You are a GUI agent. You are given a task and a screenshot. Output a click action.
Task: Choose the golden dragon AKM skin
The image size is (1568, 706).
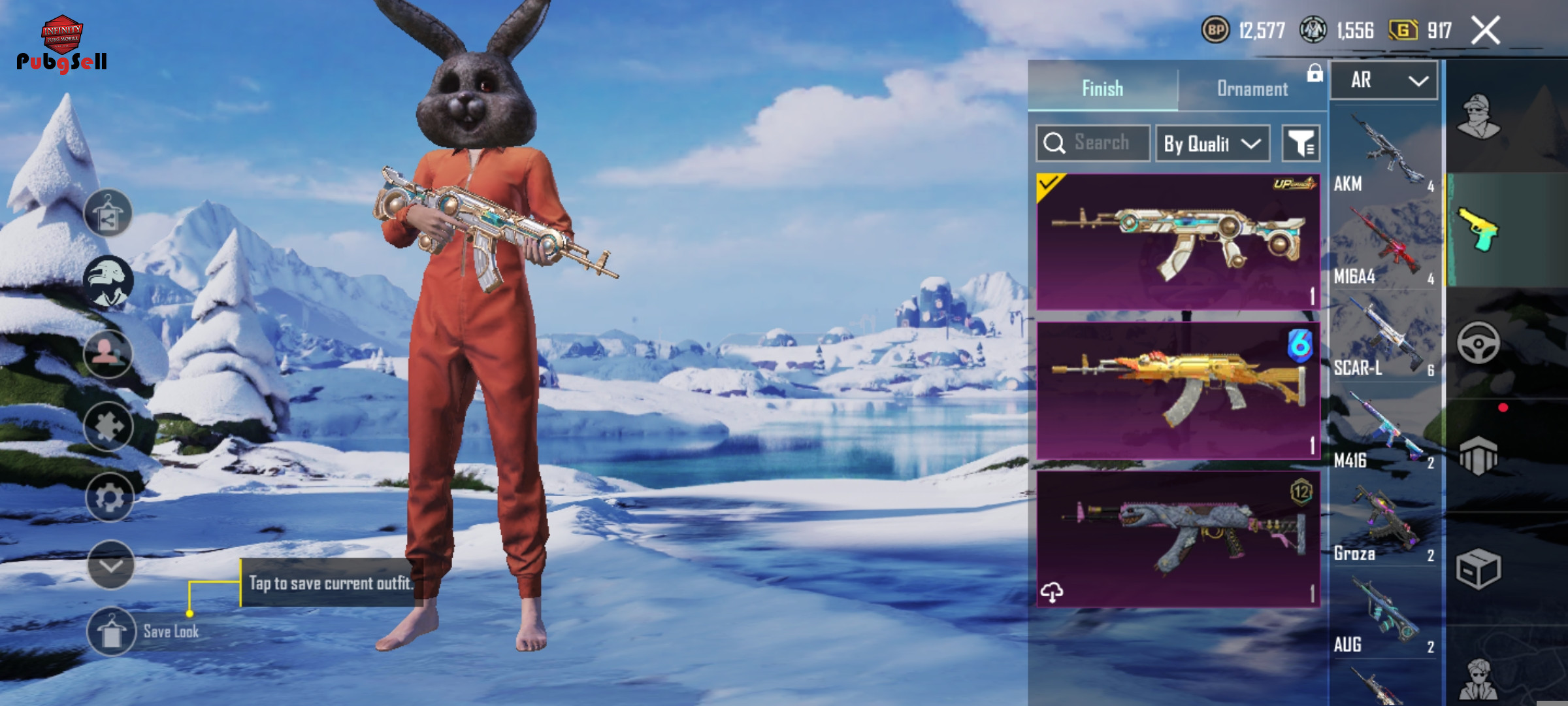tap(1177, 390)
